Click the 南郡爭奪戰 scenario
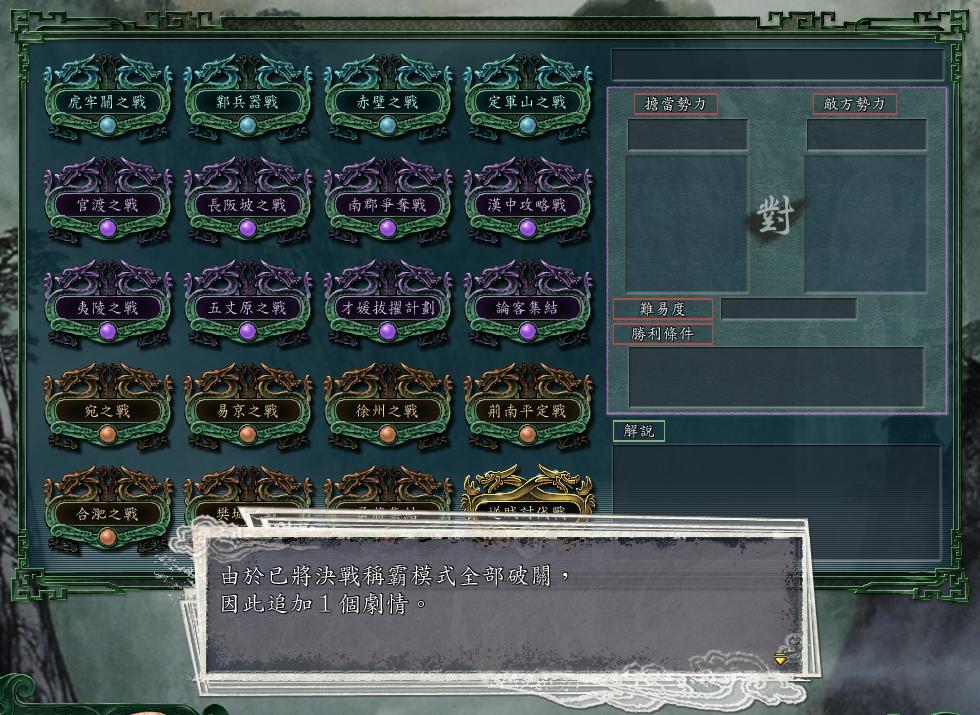 [388, 205]
